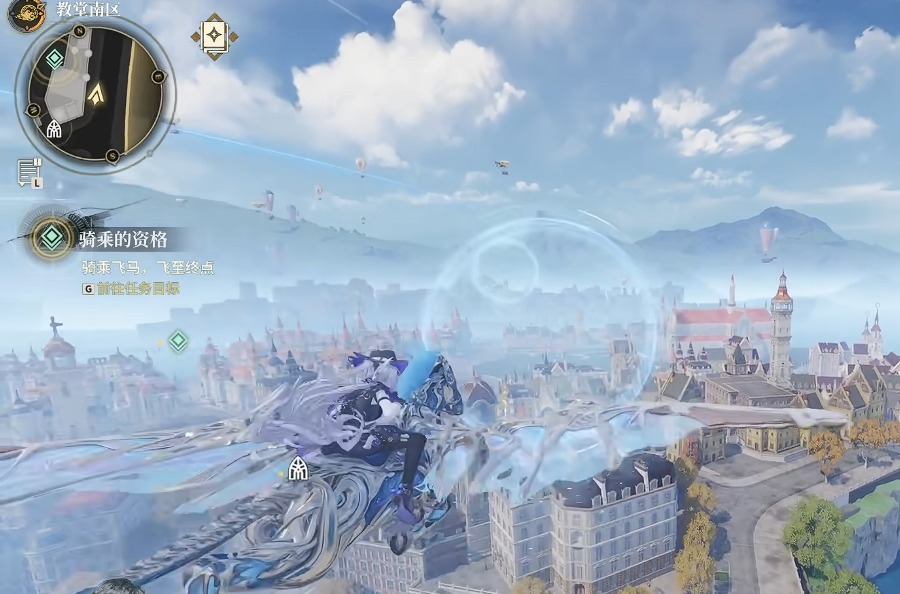900x594 pixels.
Task: Open the card-stack star icon beside the minimap
Action: [214, 37]
